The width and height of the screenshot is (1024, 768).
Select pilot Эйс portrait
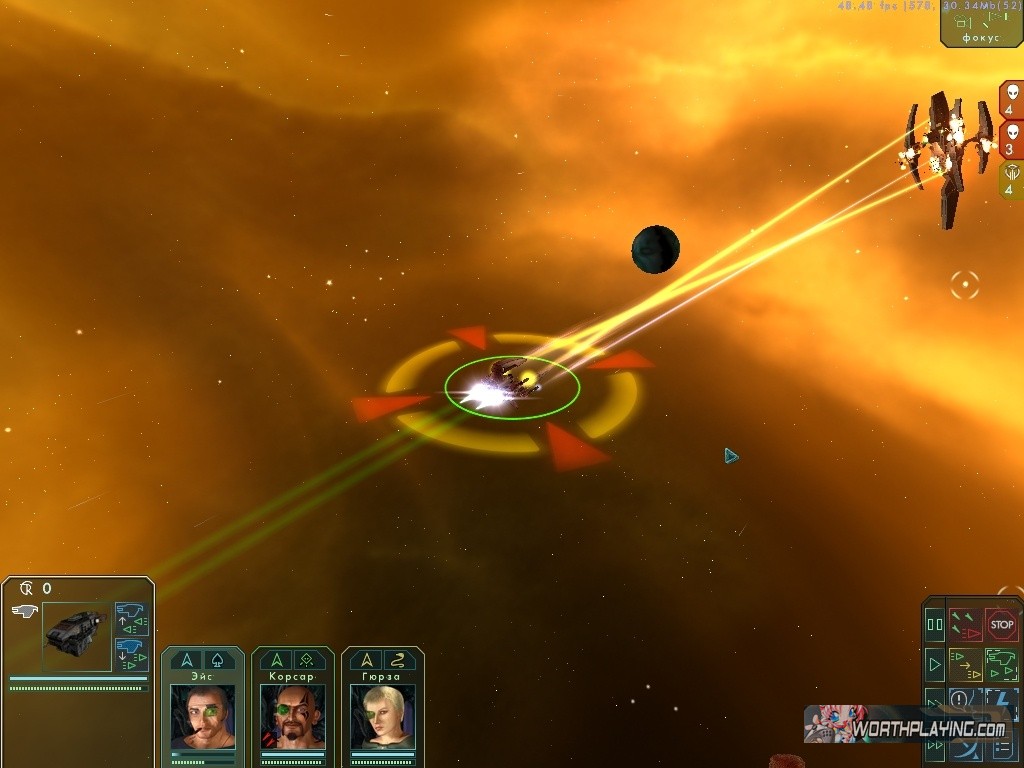[x=202, y=716]
